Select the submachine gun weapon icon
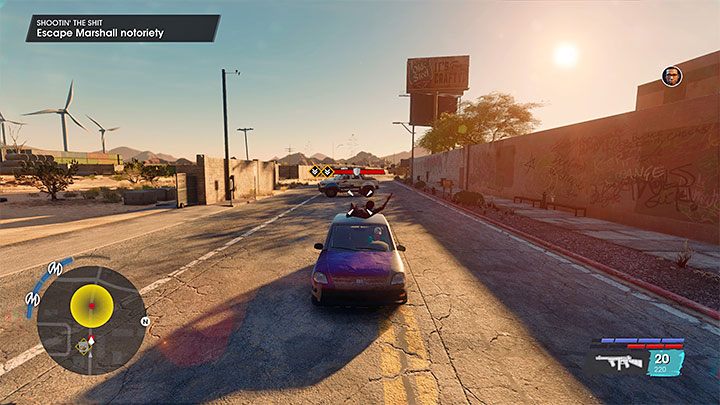 (x=621, y=362)
